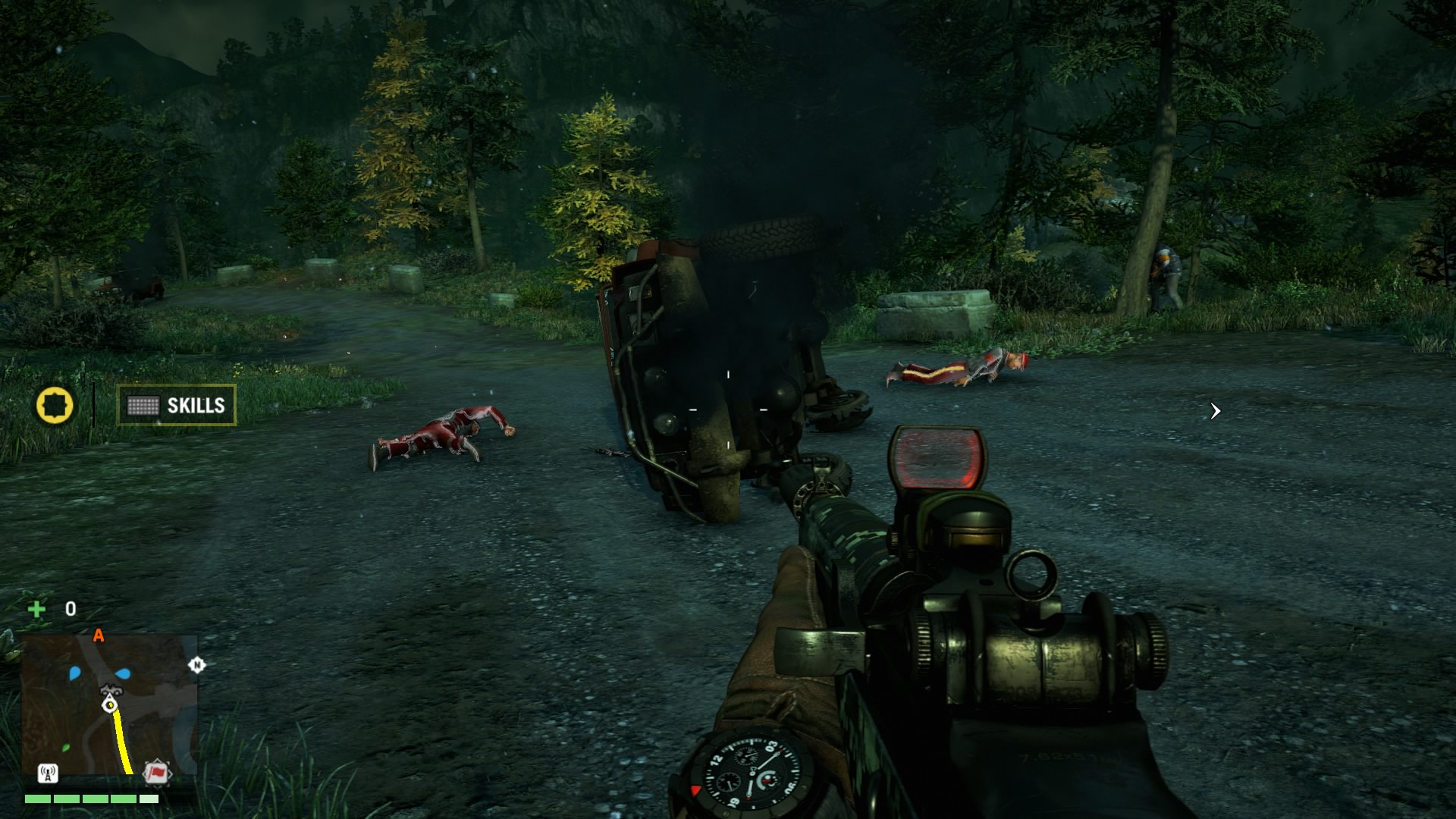Open the SKILLS menu prompt
The width and height of the screenshot is (1456, 819).
176,406
